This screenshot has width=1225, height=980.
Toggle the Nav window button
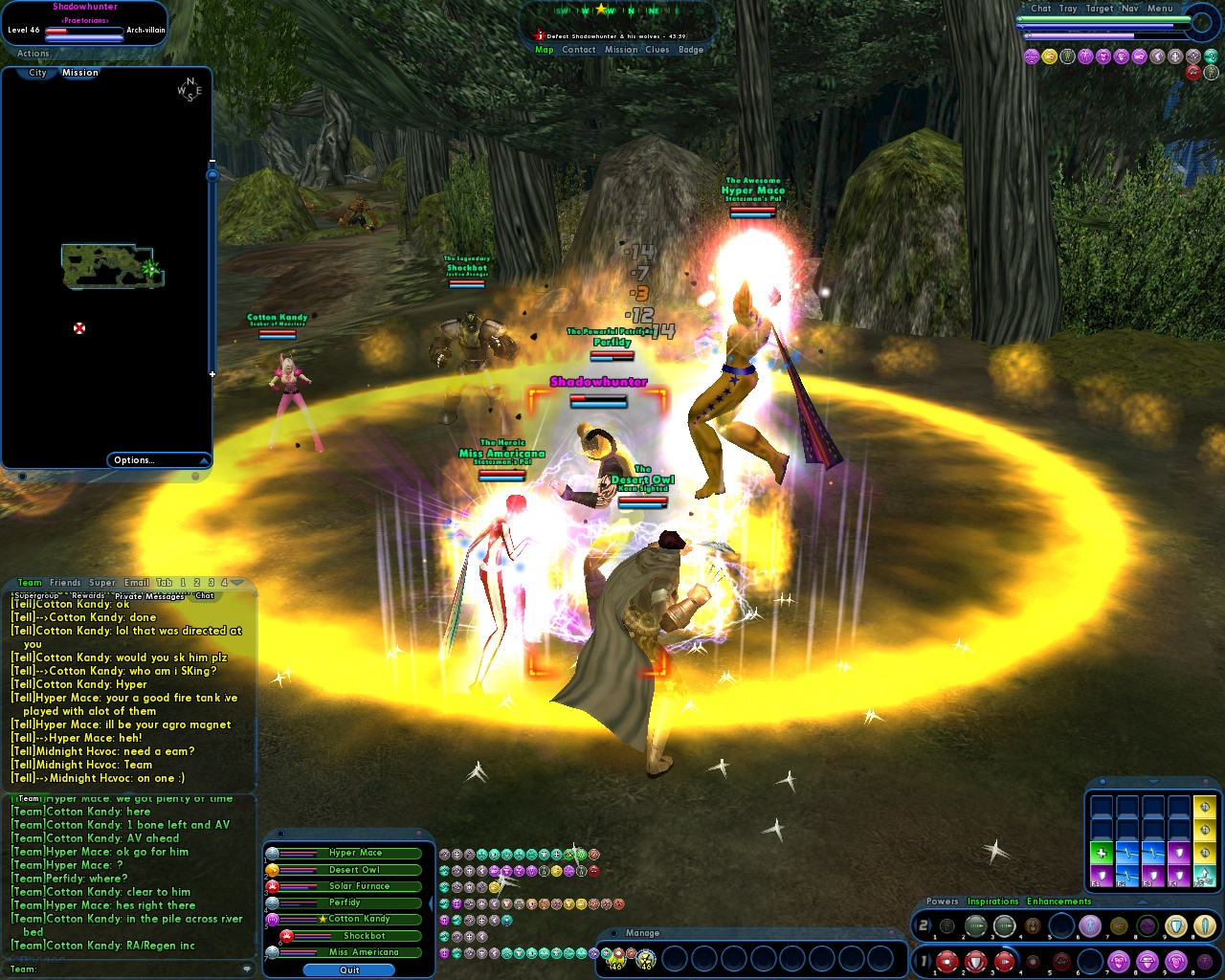coord(1130,9)
